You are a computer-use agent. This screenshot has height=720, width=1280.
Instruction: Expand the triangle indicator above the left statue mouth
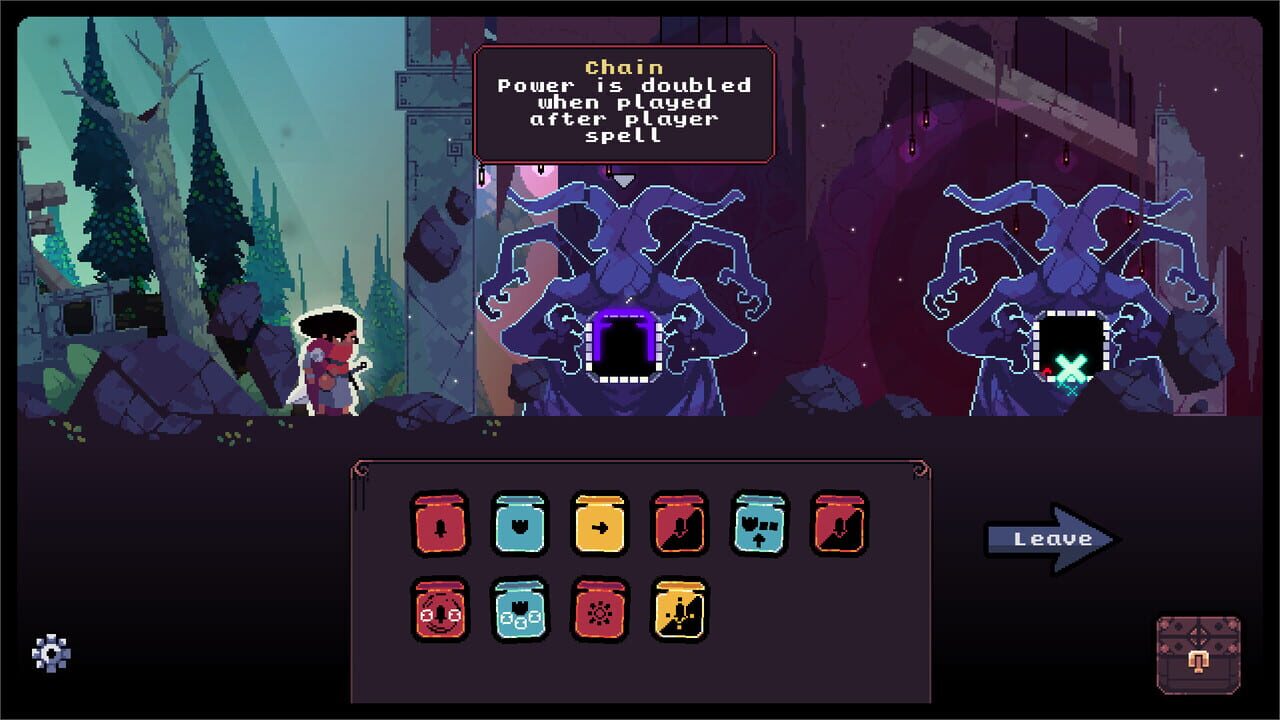[625, 180]
